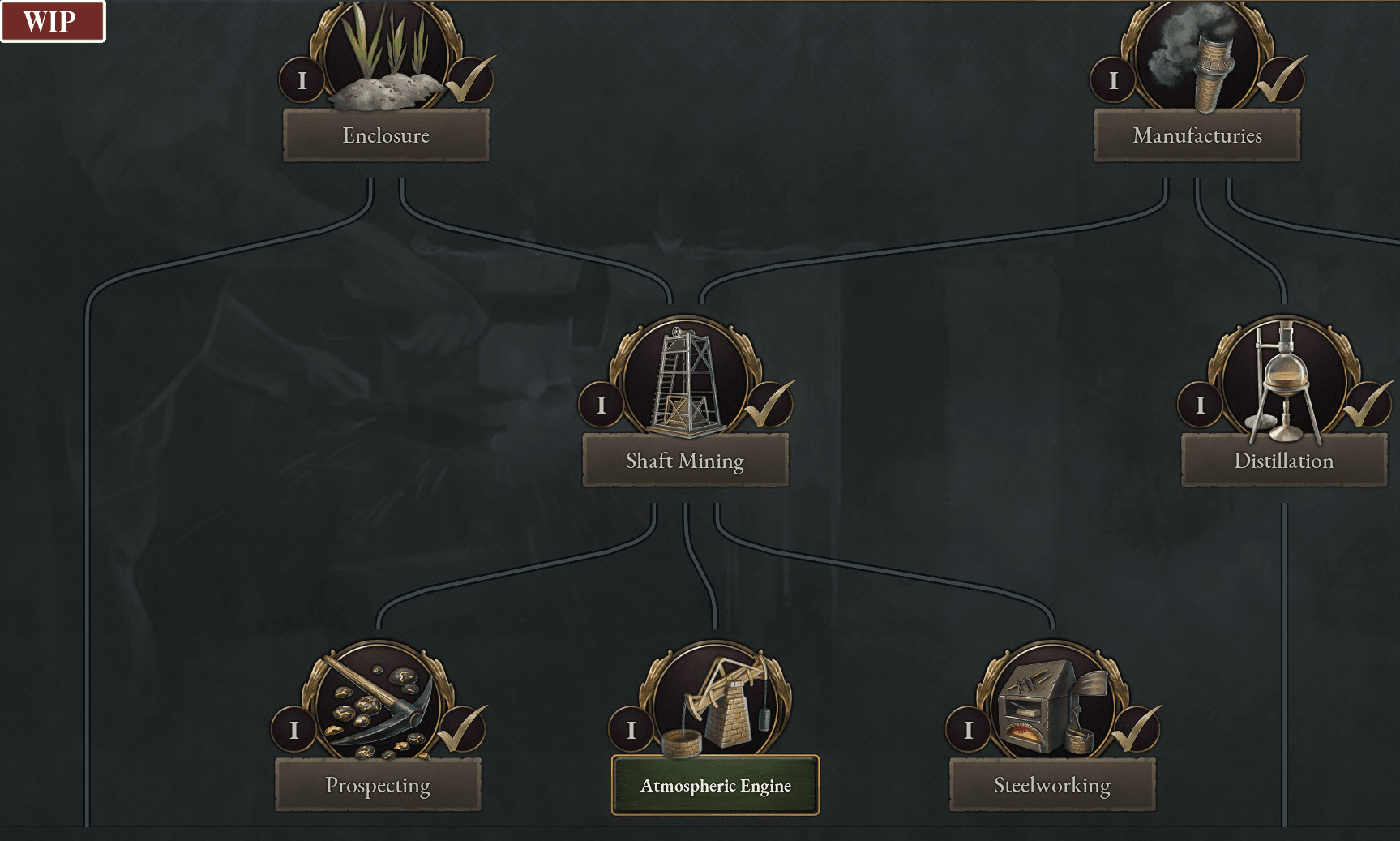Select the Enclosure technology node

click(386, 135)
